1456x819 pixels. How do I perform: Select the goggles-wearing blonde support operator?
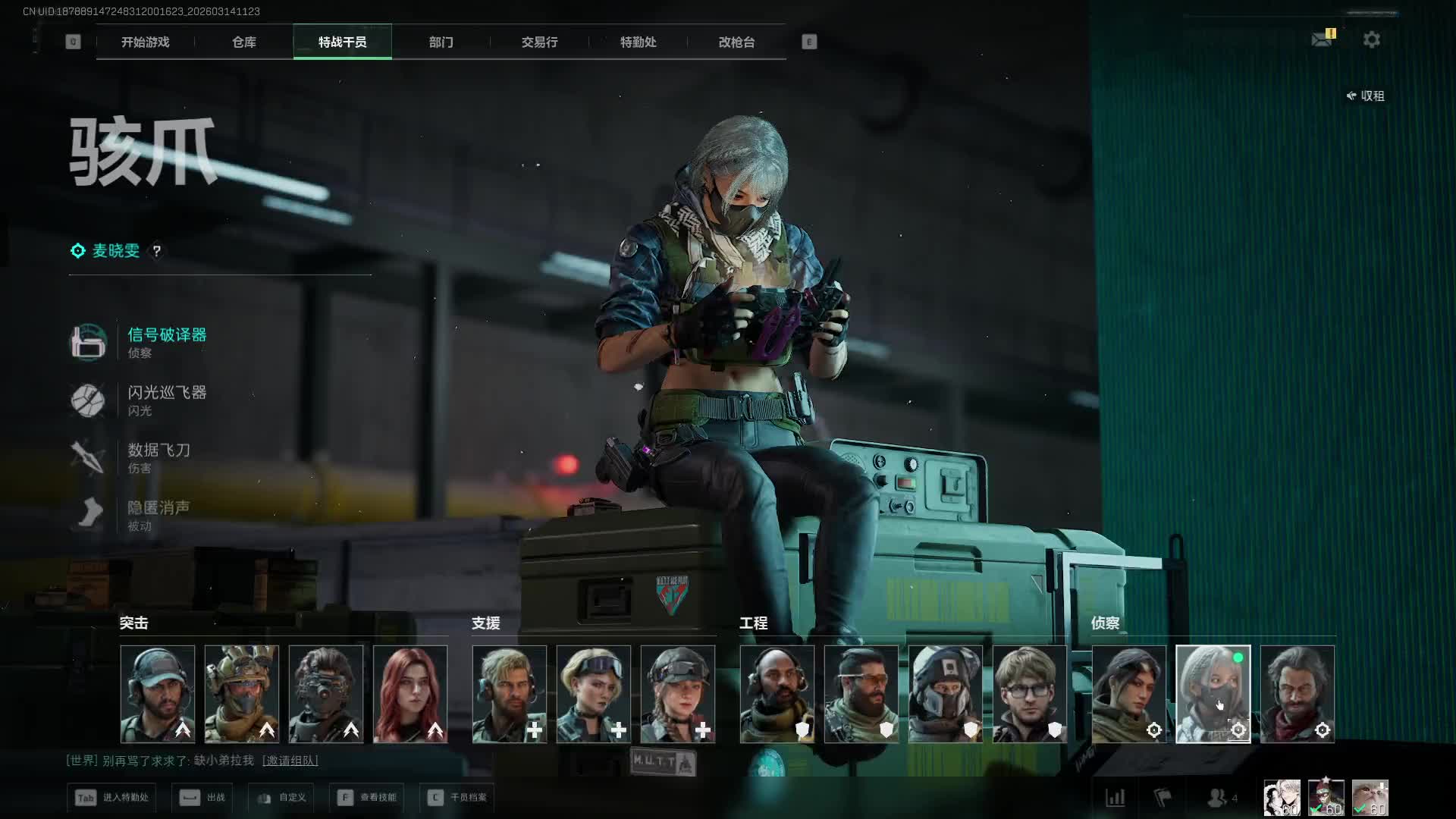594,694
